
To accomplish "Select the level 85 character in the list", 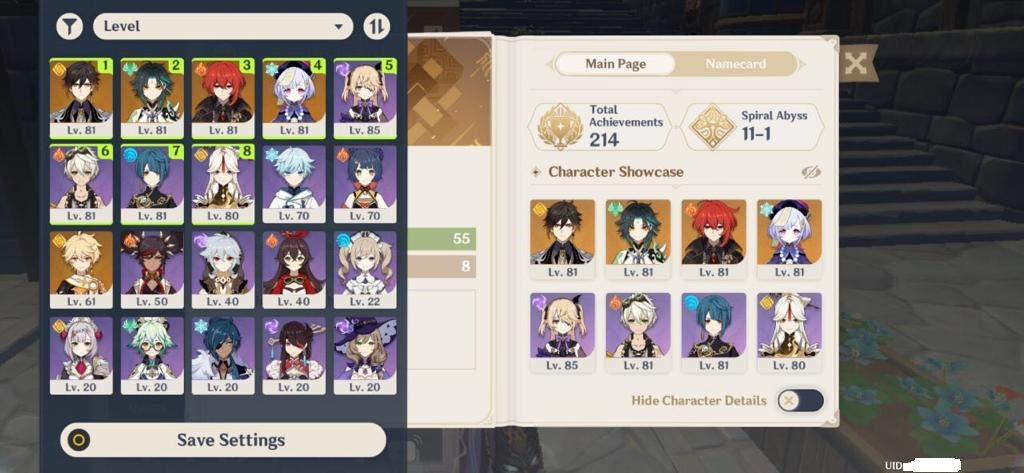I will click(x=365, y=98).
